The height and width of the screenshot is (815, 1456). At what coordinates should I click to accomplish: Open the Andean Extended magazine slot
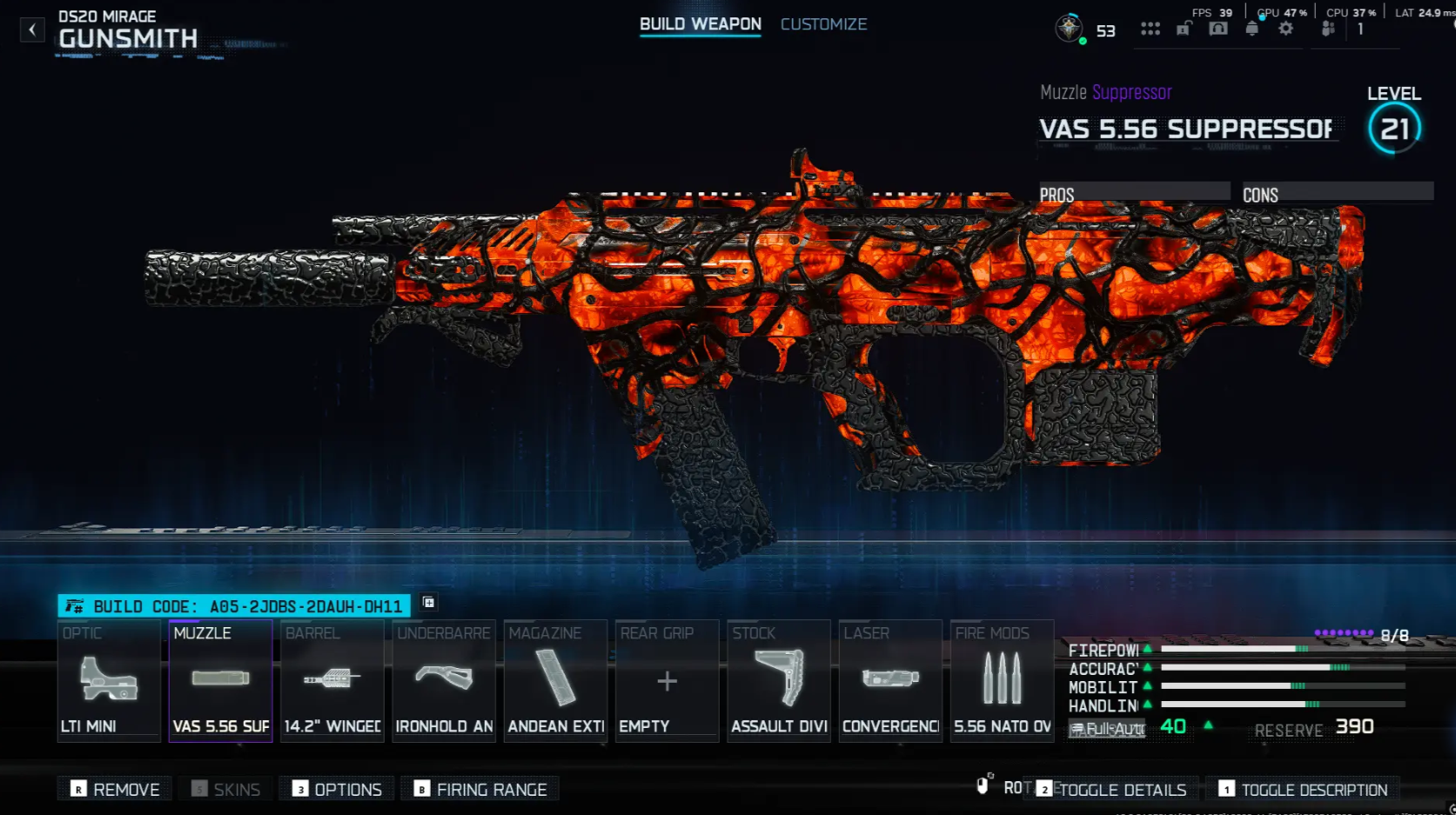555,683
